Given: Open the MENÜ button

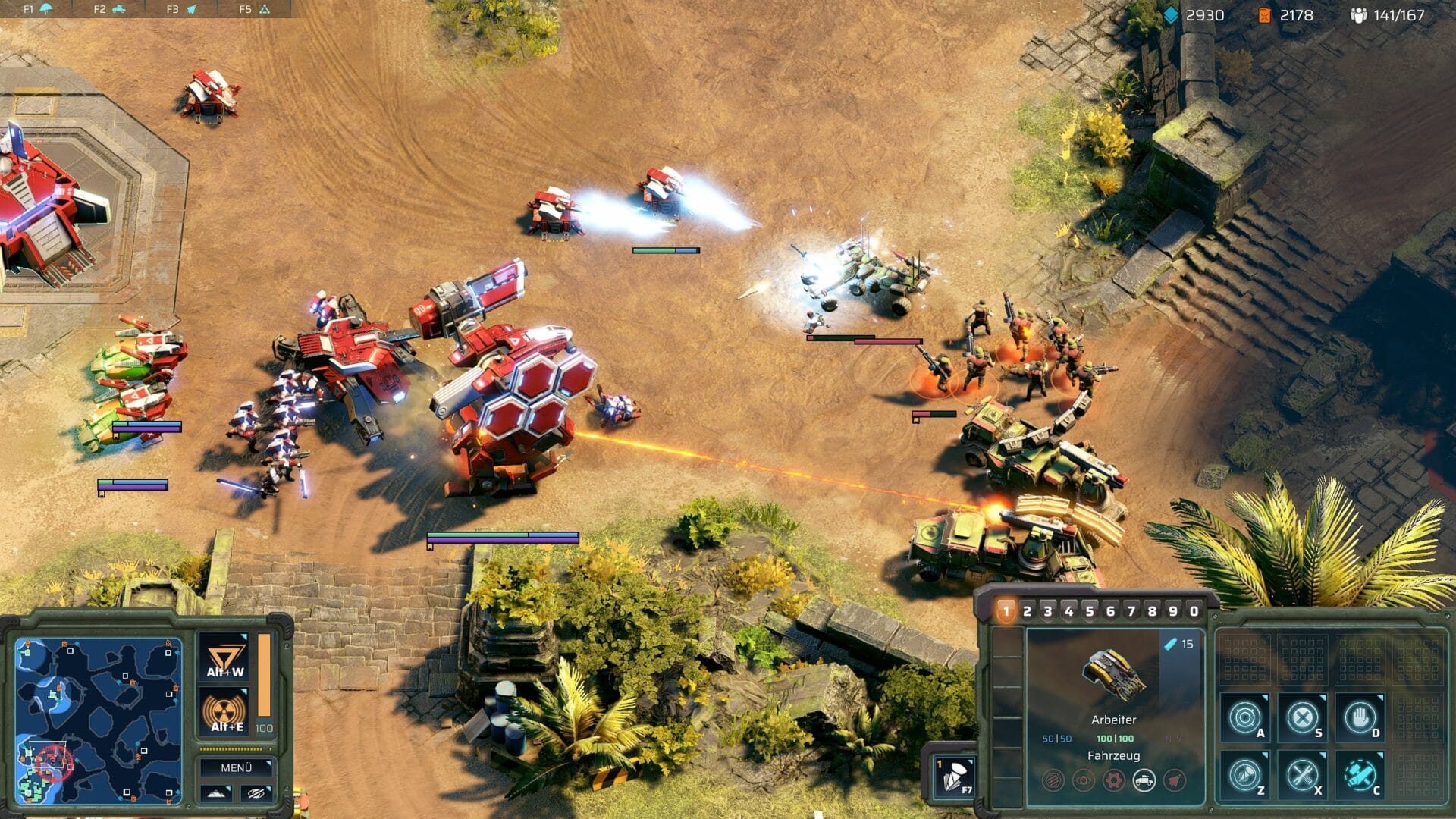Looking at the screenshot, I should pos(235,767).
